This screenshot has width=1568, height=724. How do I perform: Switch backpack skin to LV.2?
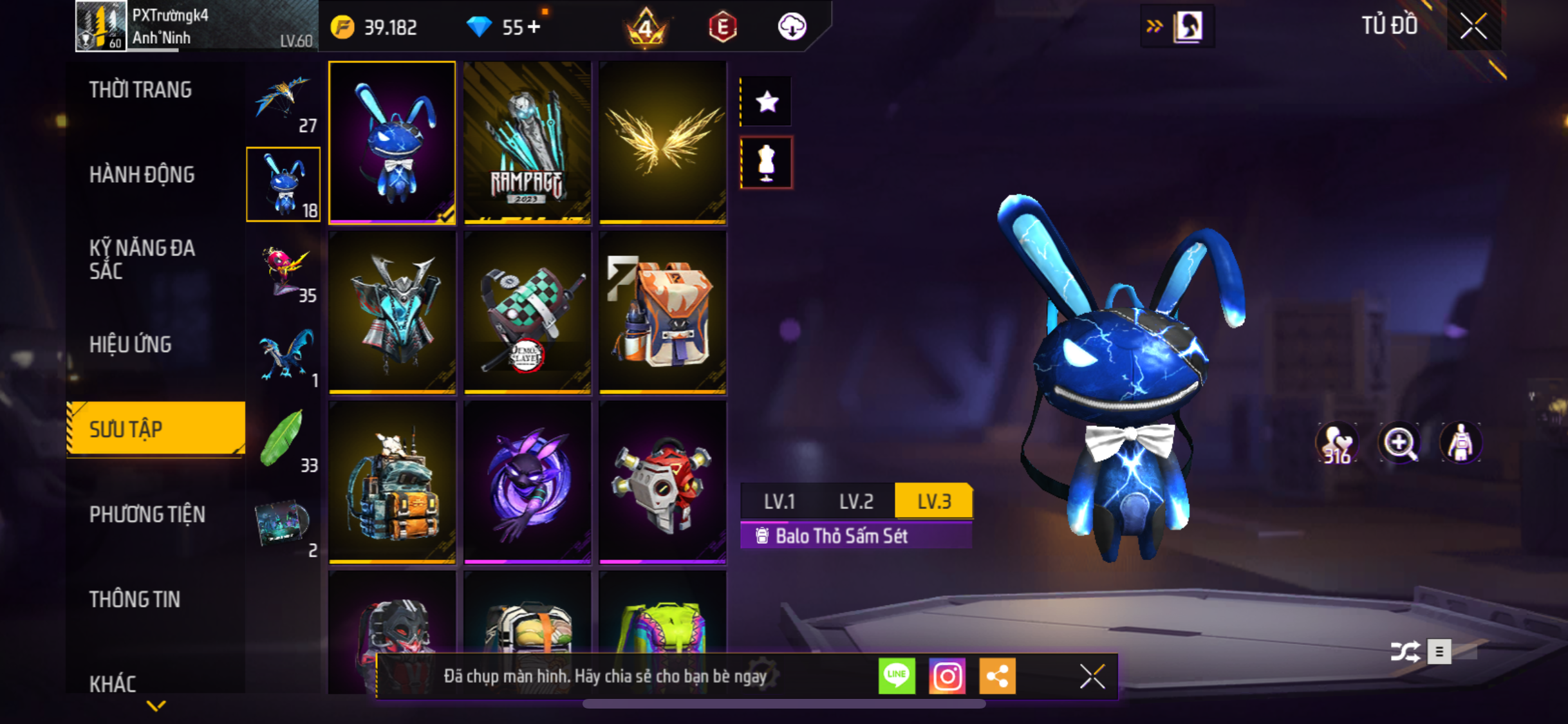click(x=856, y=501)
